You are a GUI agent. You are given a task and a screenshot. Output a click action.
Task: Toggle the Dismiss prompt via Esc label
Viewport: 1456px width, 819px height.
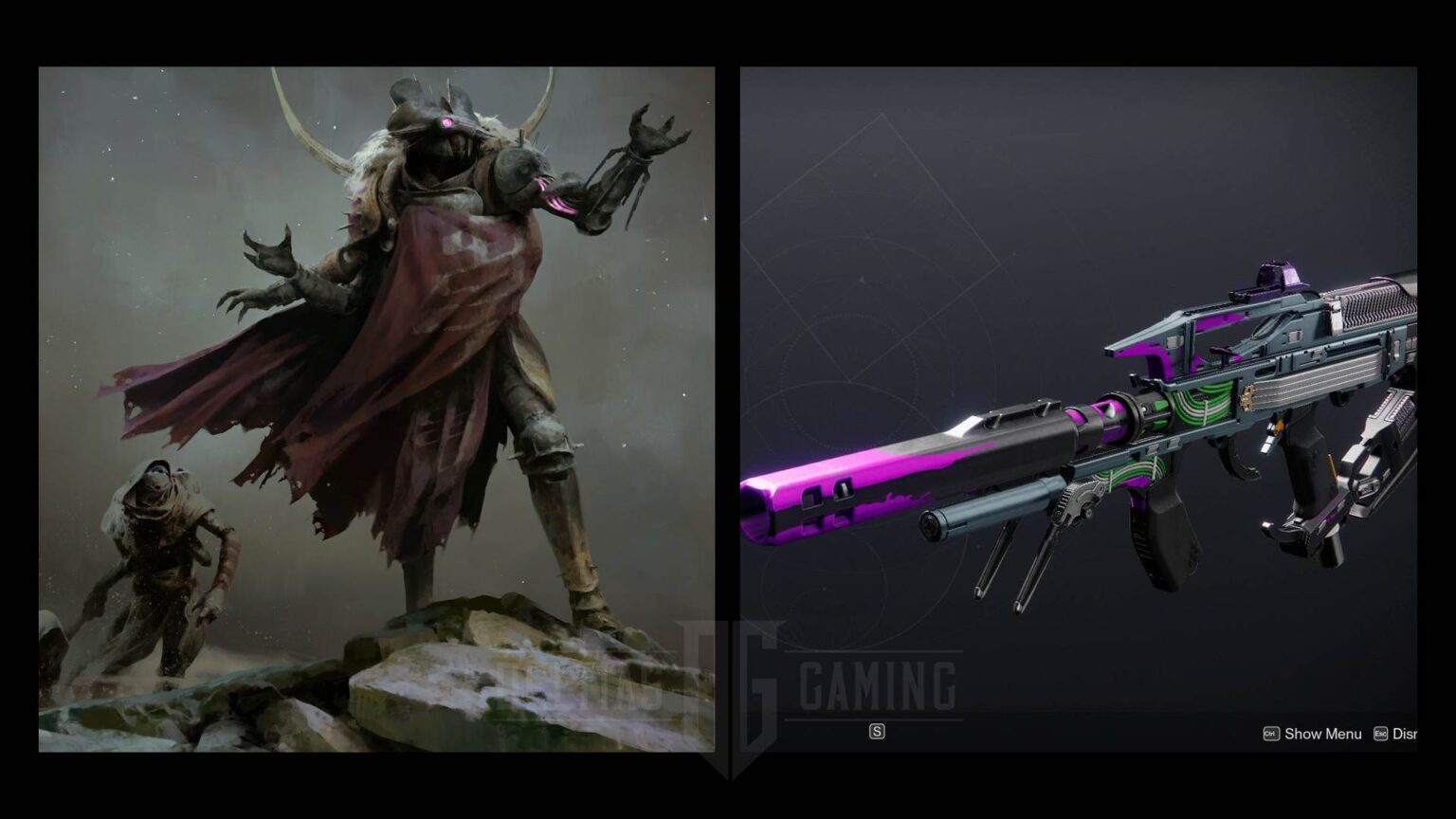click(1406, 734)
